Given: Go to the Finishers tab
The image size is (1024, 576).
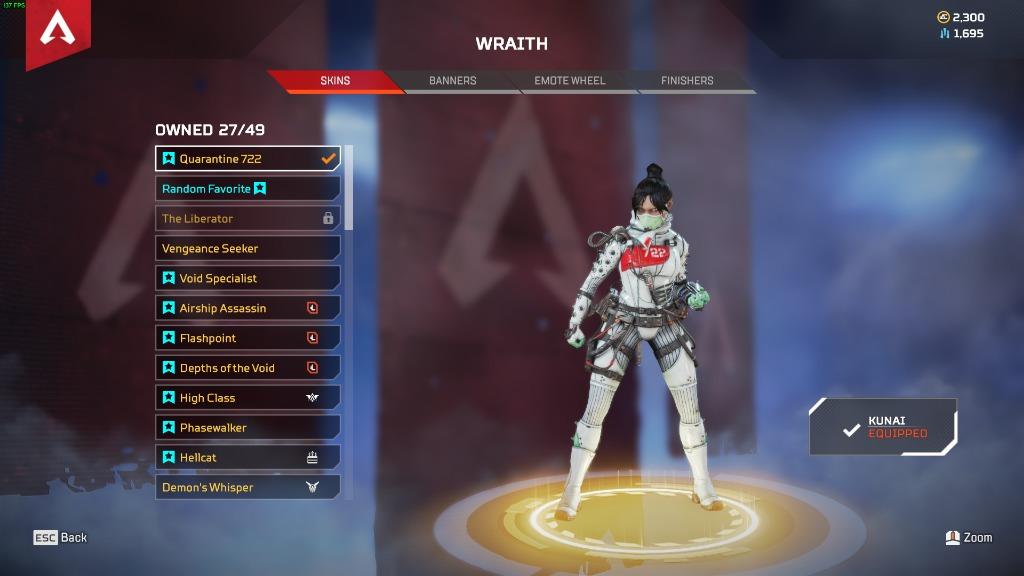Looking at the screenshot, I should point(687,81).
